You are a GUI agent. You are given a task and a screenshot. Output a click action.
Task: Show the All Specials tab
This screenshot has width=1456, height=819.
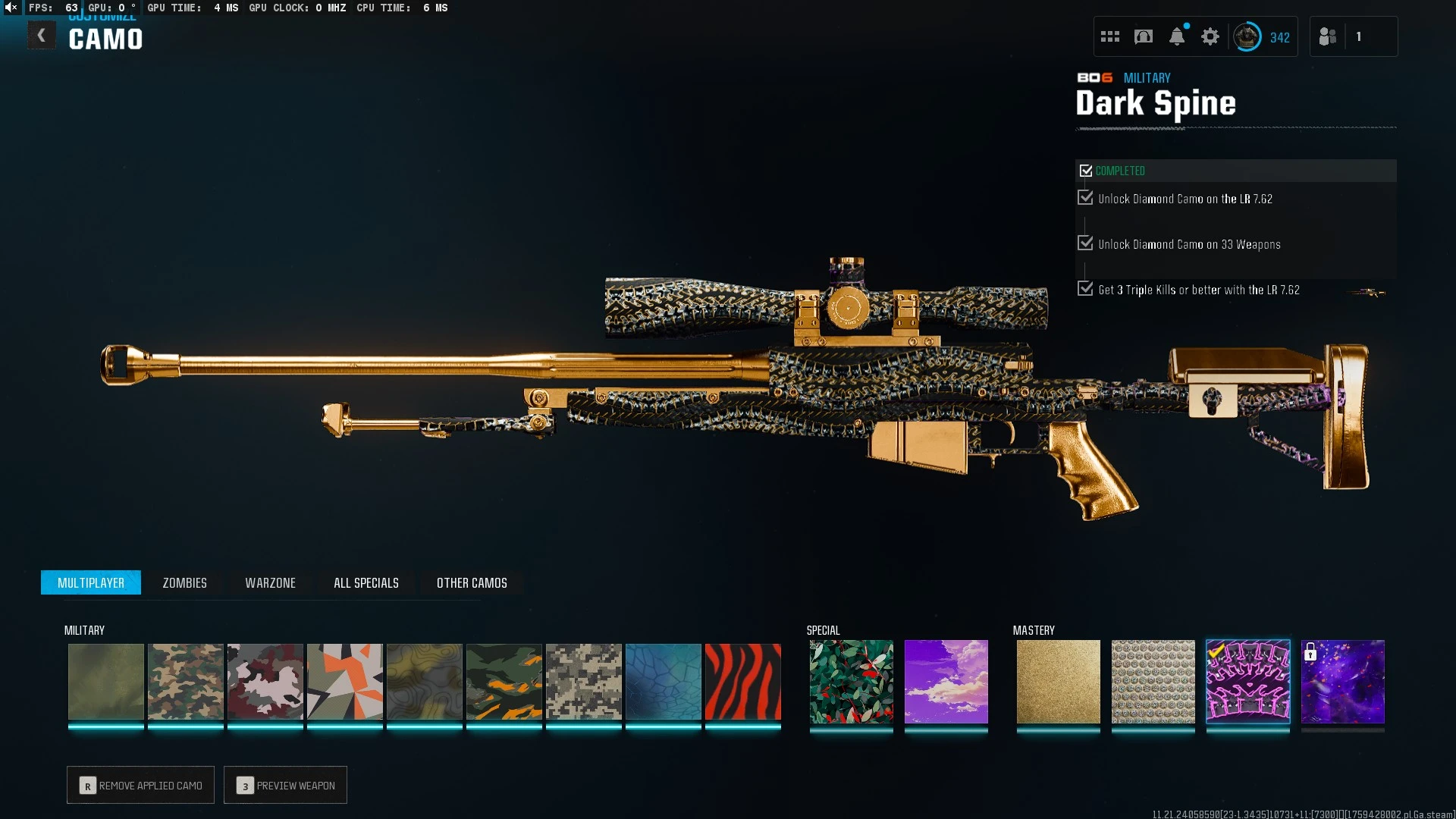366,582
